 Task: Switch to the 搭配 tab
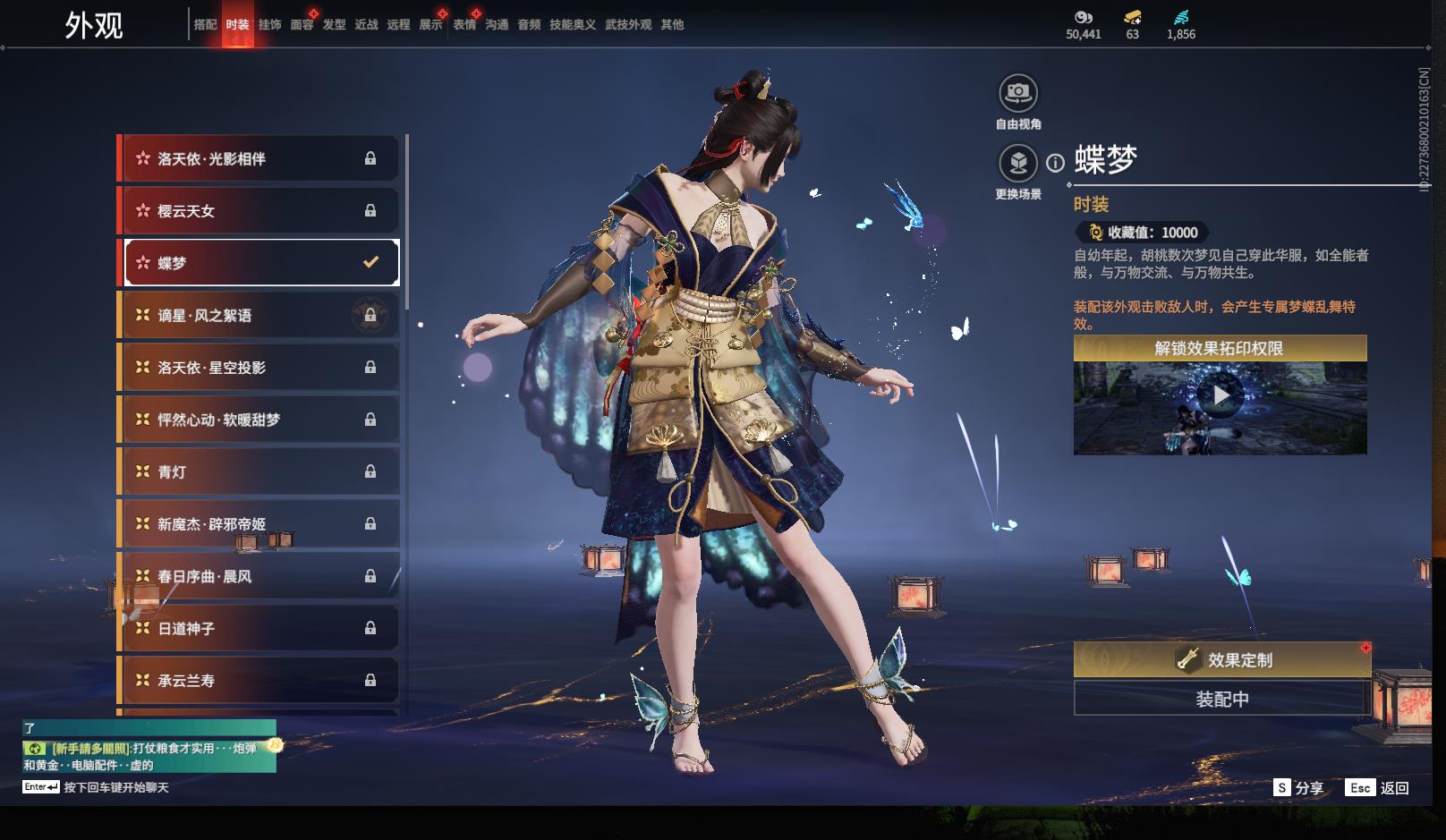pyautogui.click(x=205, y=25)
